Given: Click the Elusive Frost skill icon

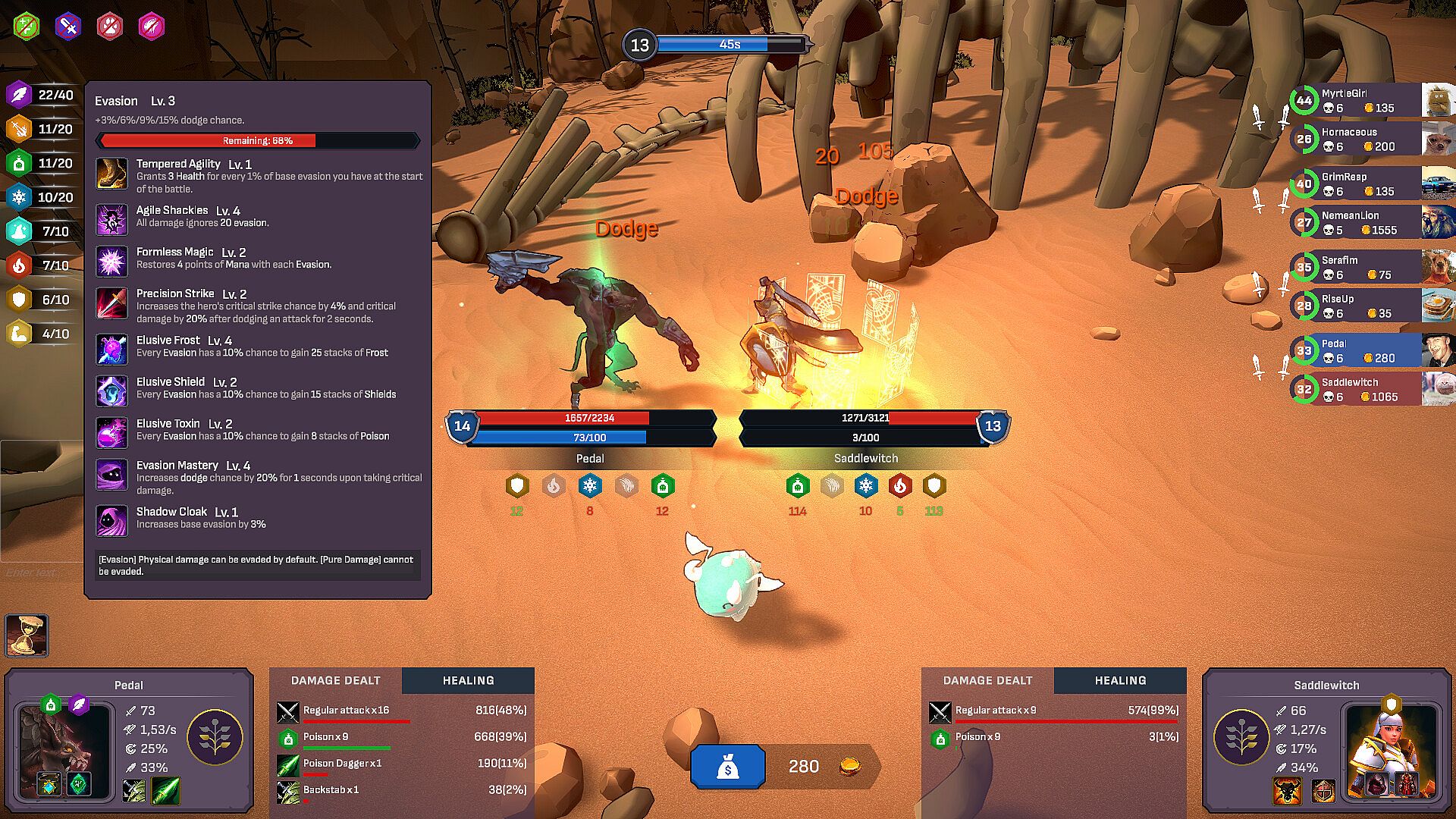Looking at the screenshot, I should (x=112, y=350).
